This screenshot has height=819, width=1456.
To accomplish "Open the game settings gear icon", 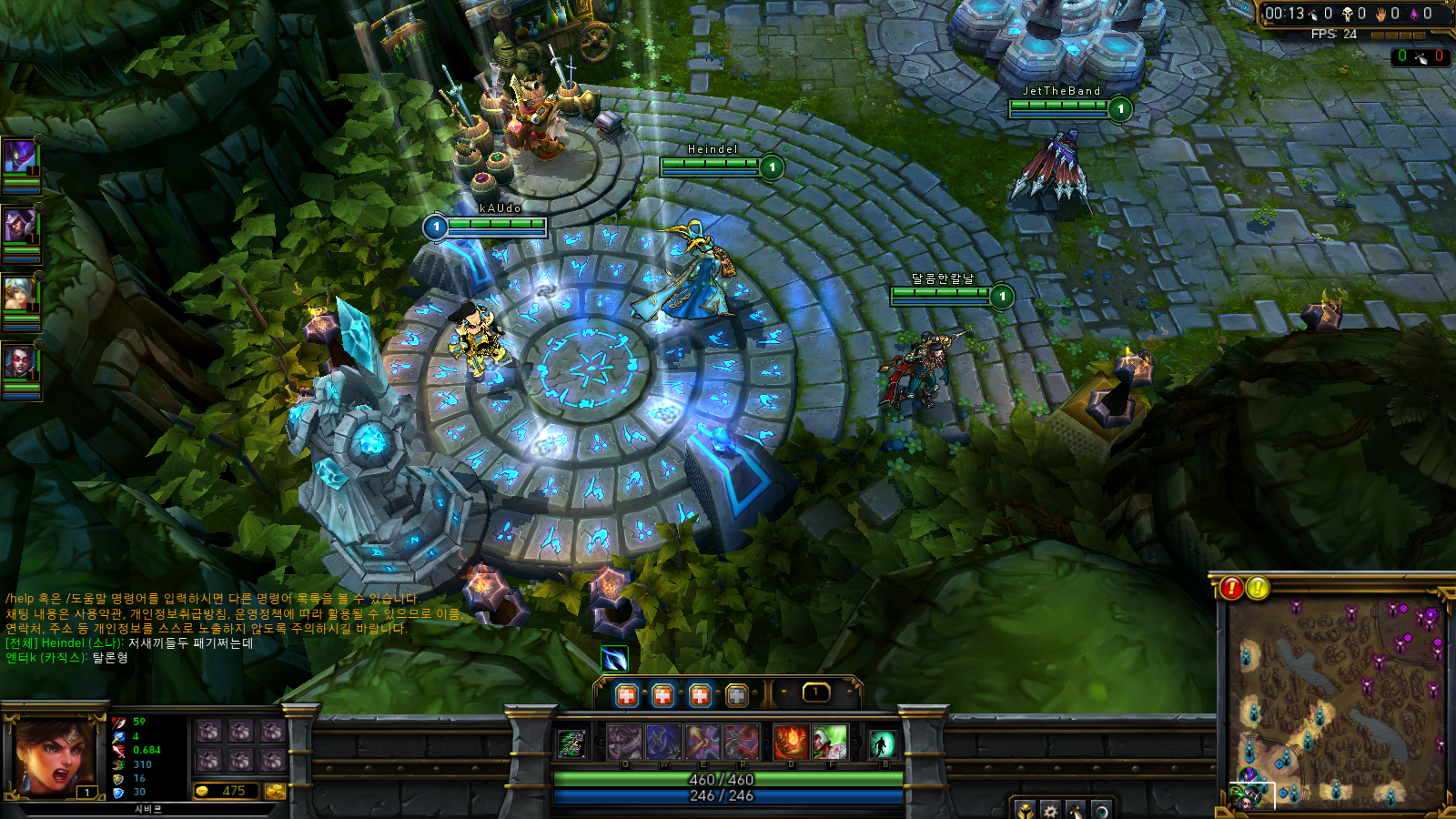I will (x=1049, y=812).
